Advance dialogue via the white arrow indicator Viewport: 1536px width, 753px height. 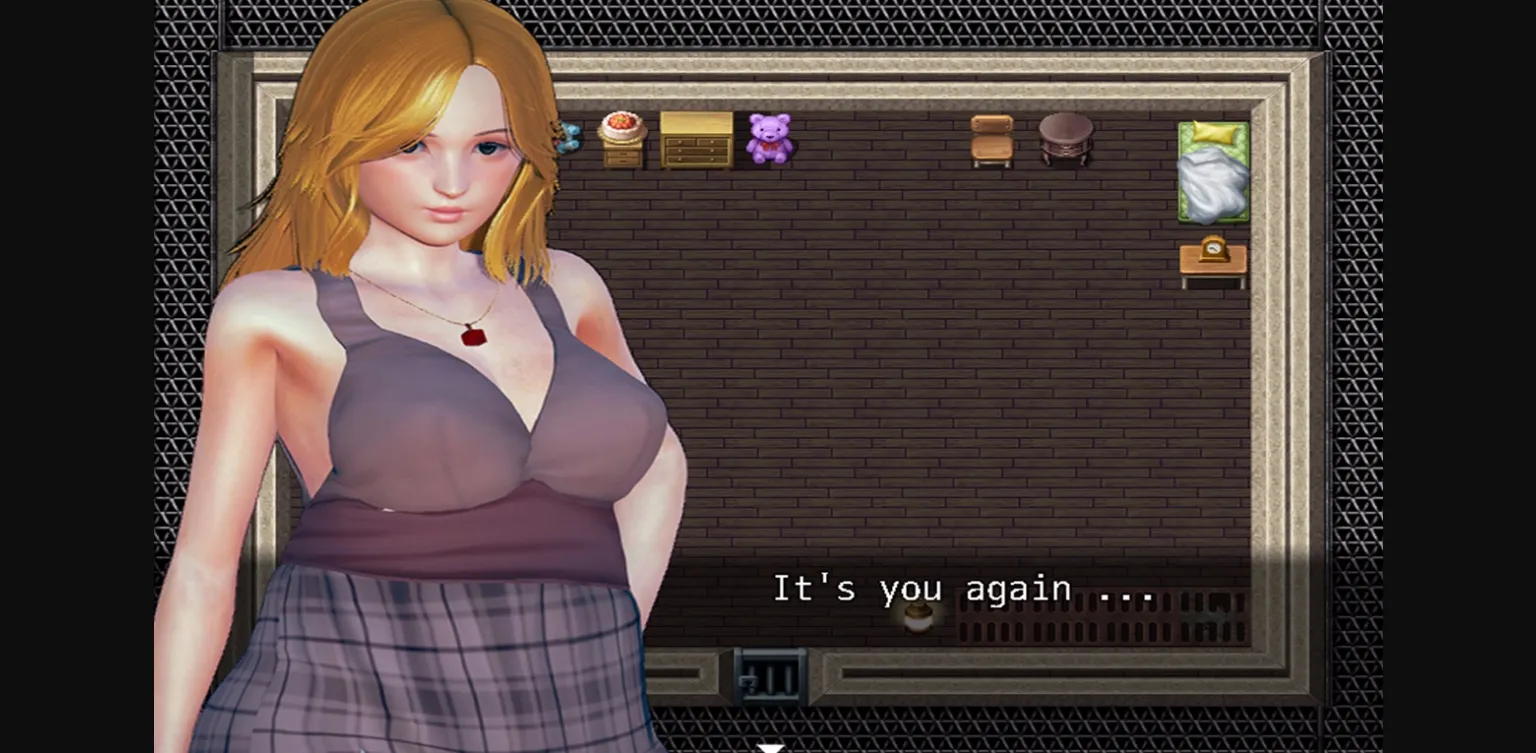[768, 746]
